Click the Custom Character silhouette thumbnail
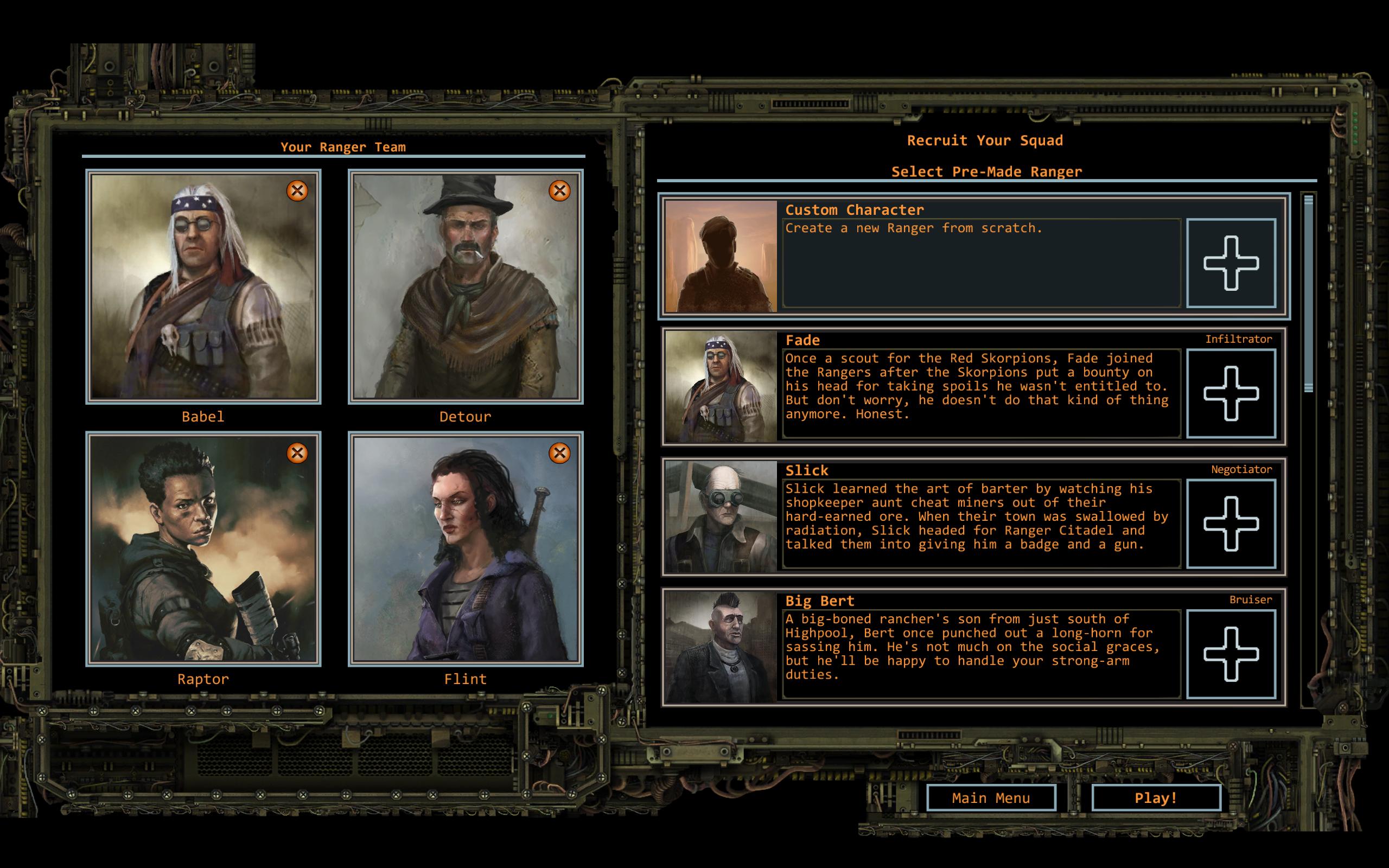1389x868 pixels. (721, 256)
